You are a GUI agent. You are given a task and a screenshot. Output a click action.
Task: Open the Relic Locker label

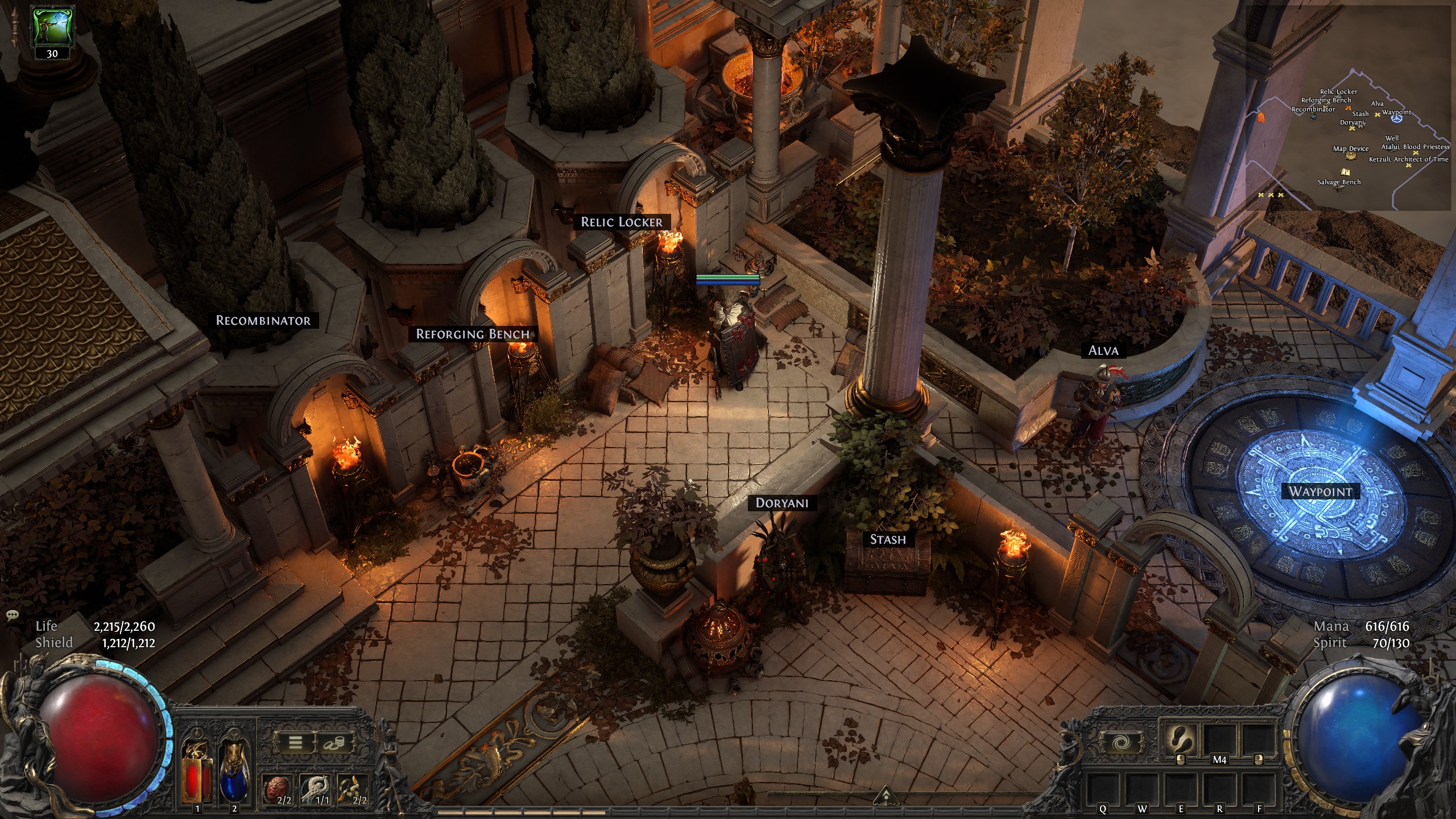(x=621, y=222)
